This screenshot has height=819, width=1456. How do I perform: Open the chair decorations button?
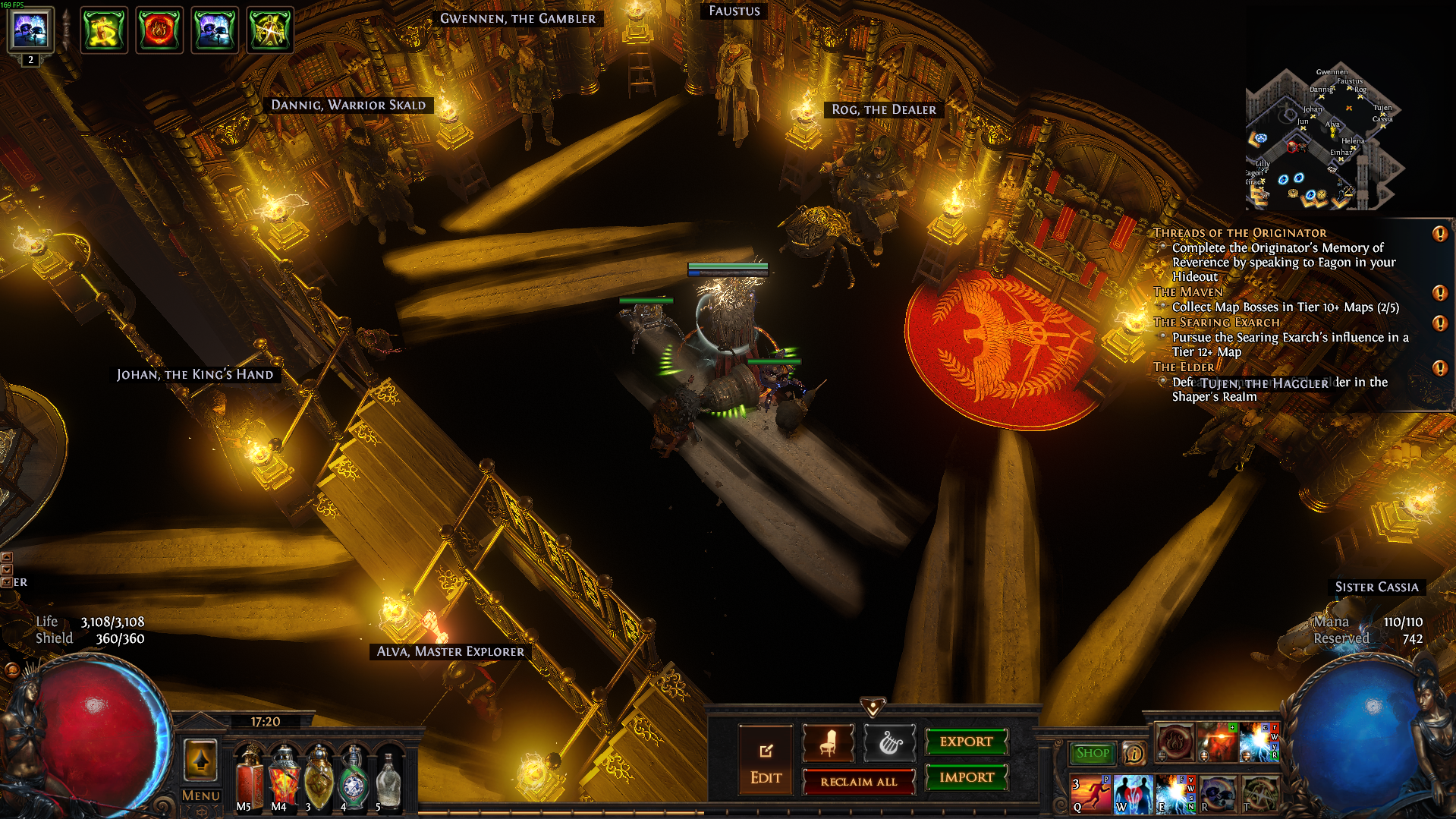[828, 743]
